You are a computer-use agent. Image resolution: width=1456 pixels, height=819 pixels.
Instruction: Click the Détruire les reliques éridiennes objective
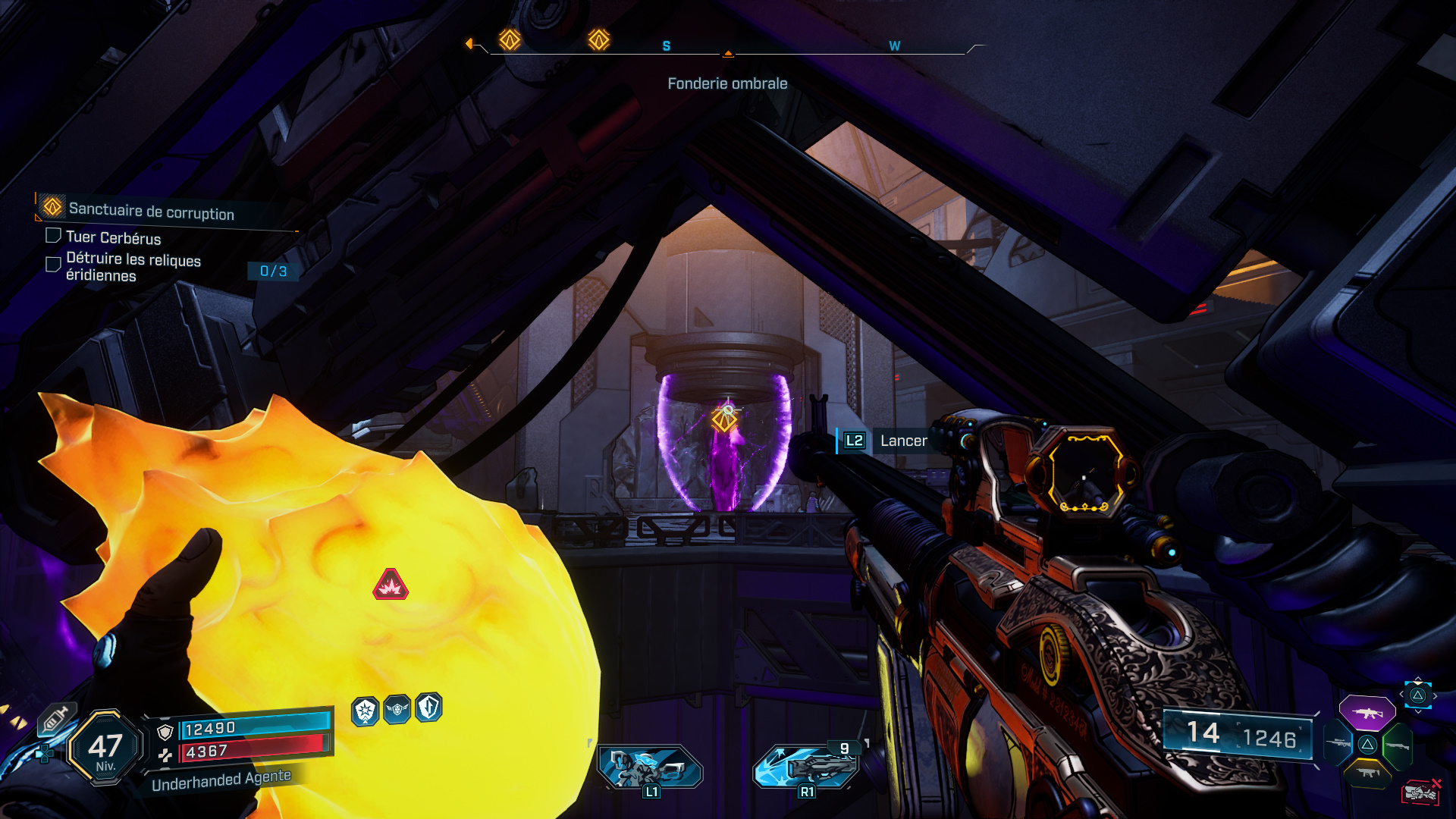(133, 267)
